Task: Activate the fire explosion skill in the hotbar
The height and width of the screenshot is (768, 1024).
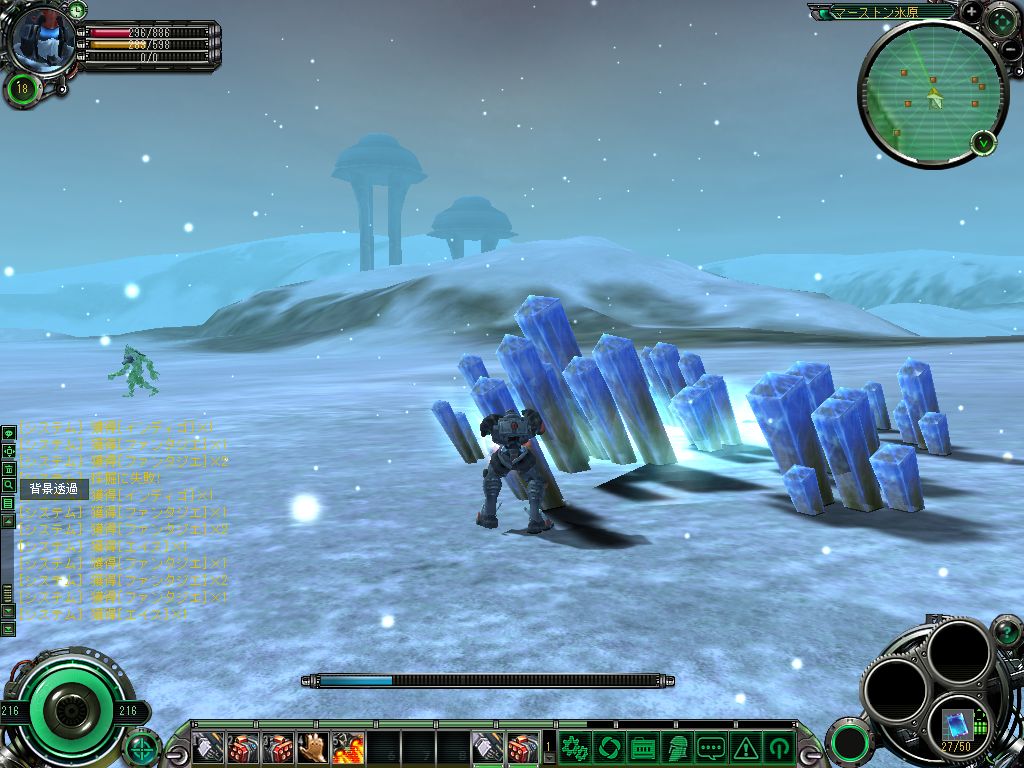Action: 348,747
